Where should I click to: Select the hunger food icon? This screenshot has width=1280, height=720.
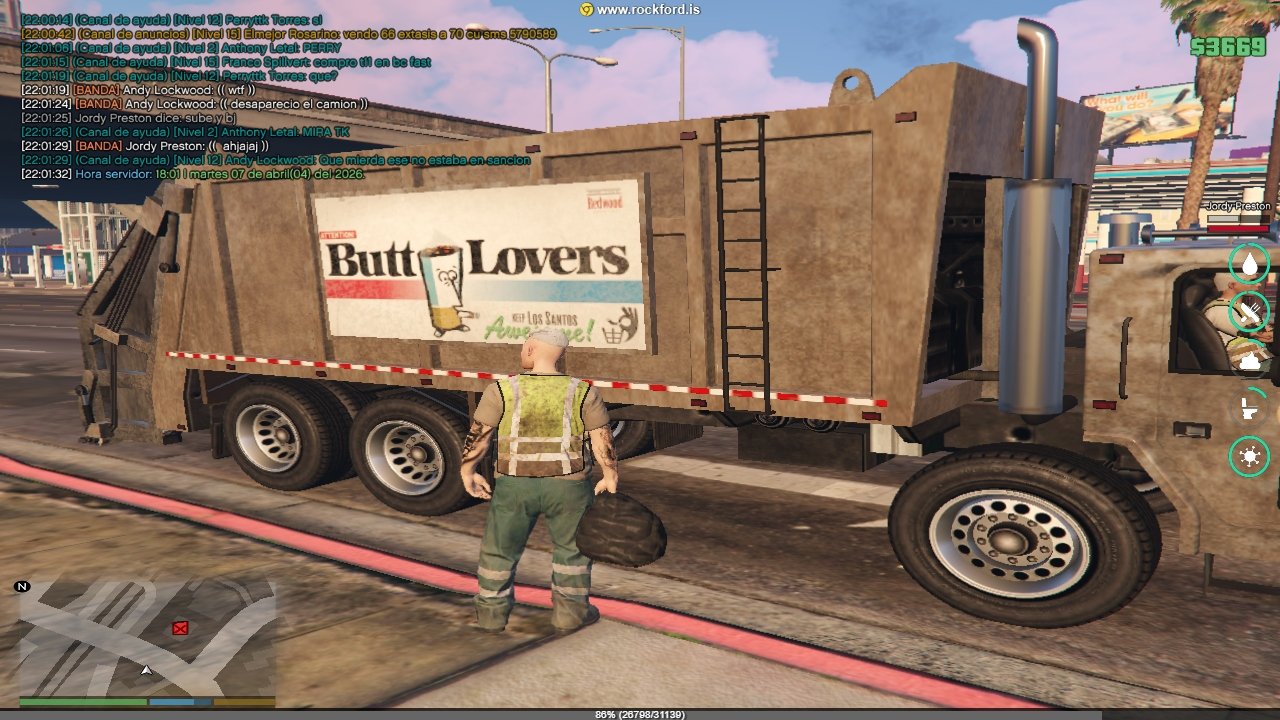1249,311
